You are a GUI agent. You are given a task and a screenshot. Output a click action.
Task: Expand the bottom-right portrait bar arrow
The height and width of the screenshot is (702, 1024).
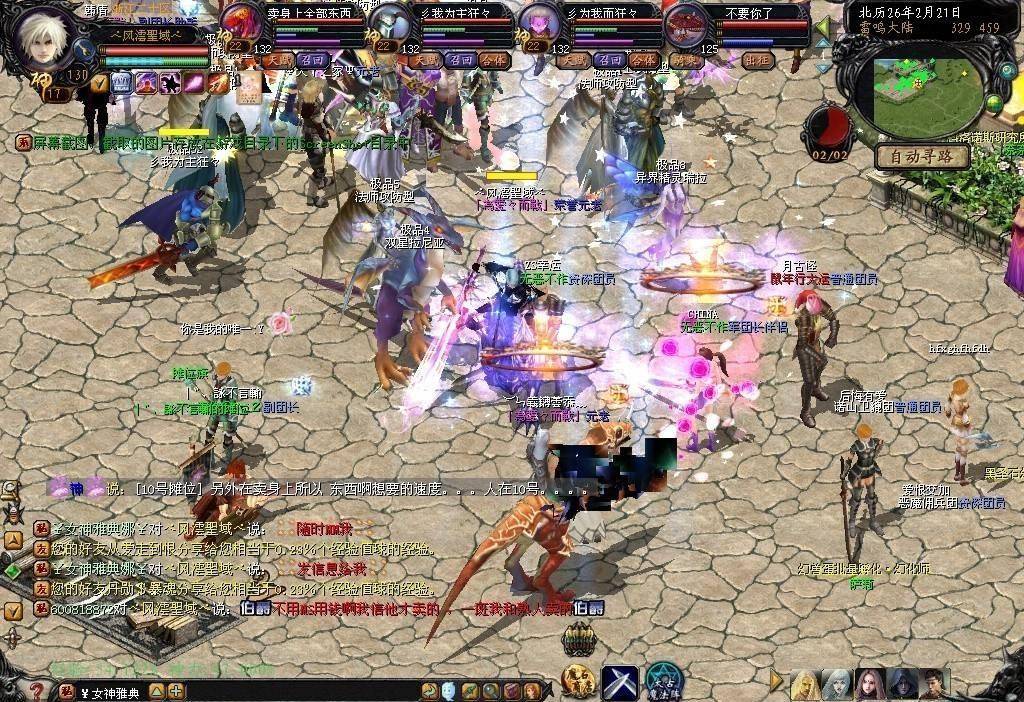coord(776,681)
